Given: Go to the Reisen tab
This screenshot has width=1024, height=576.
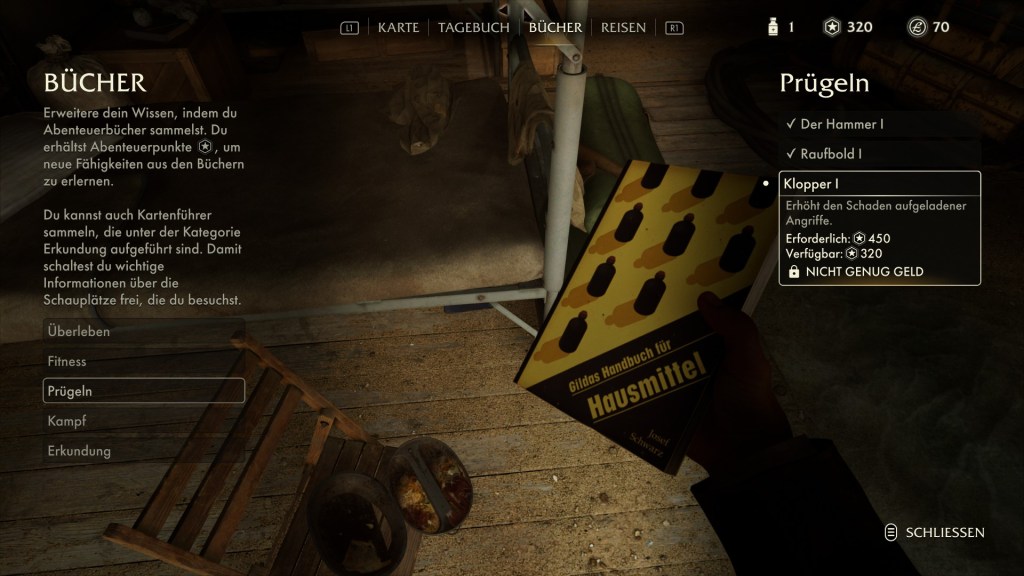Looking at the screenshot, I should 623,27.
